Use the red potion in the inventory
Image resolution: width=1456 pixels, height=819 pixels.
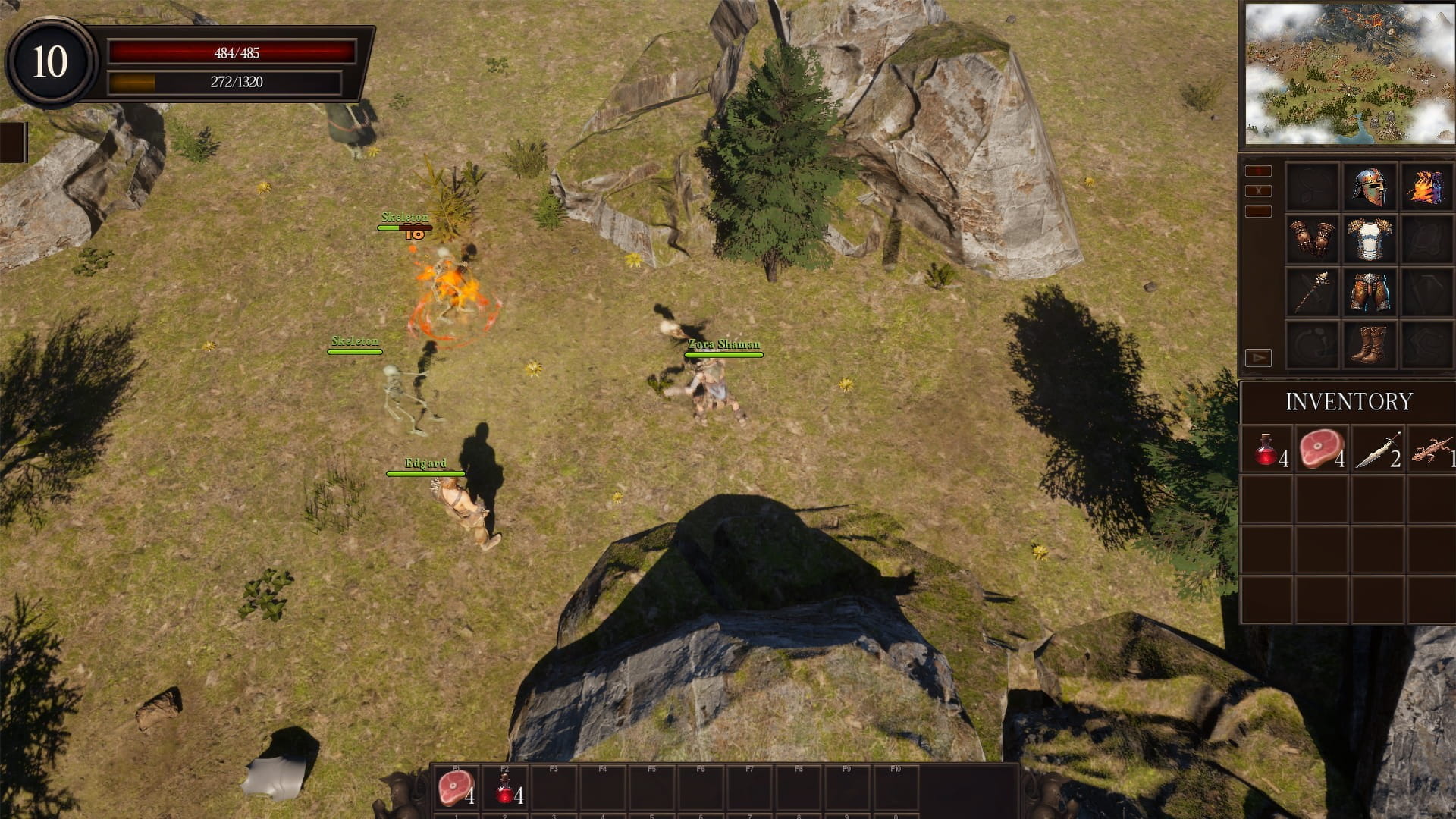[1267, 450]
